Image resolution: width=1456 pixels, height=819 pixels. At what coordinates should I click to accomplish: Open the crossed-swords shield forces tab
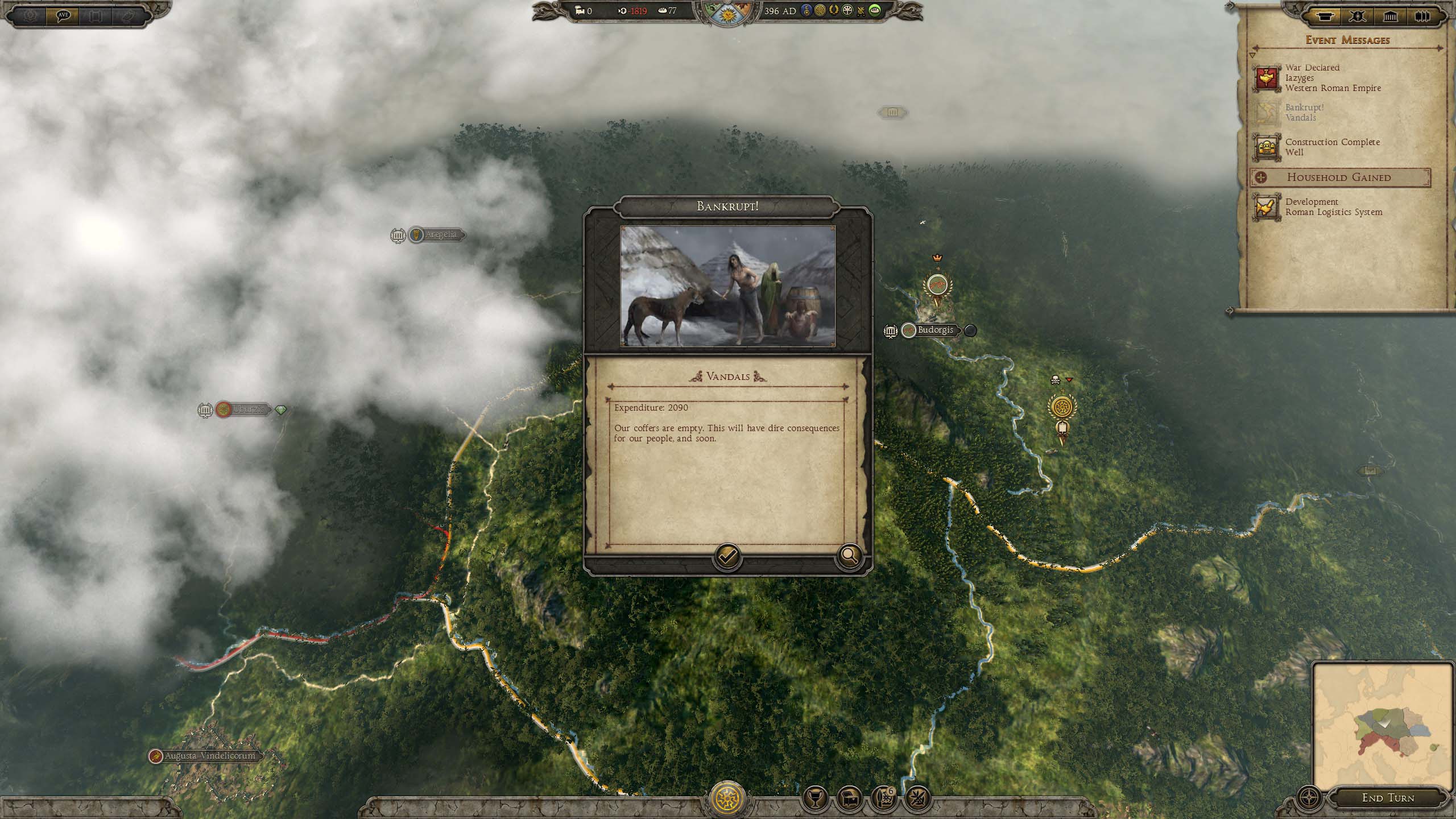[x=1357, y=16]
